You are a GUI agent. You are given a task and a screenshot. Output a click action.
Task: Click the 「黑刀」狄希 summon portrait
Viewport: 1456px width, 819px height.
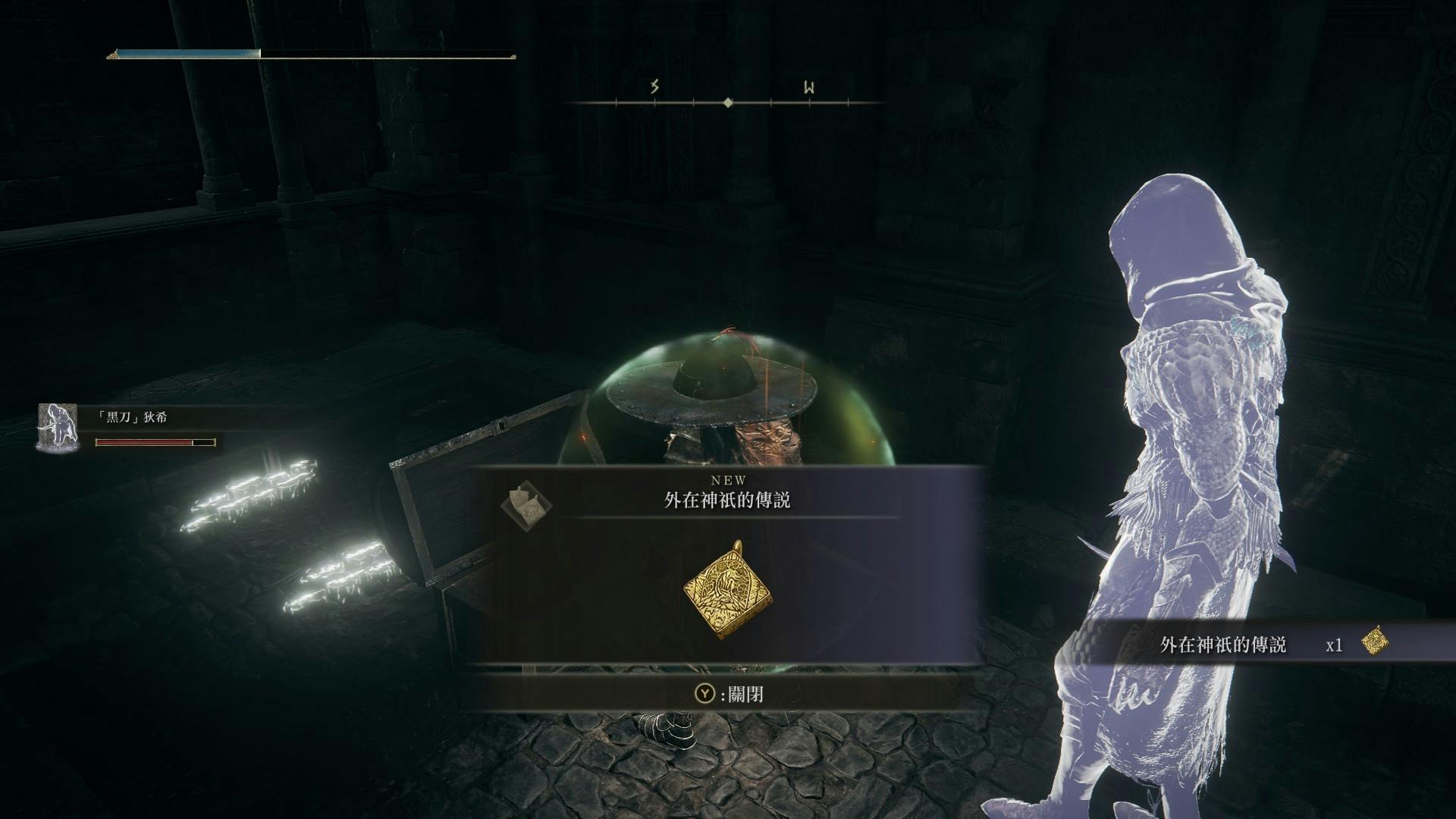coord(58,427)
